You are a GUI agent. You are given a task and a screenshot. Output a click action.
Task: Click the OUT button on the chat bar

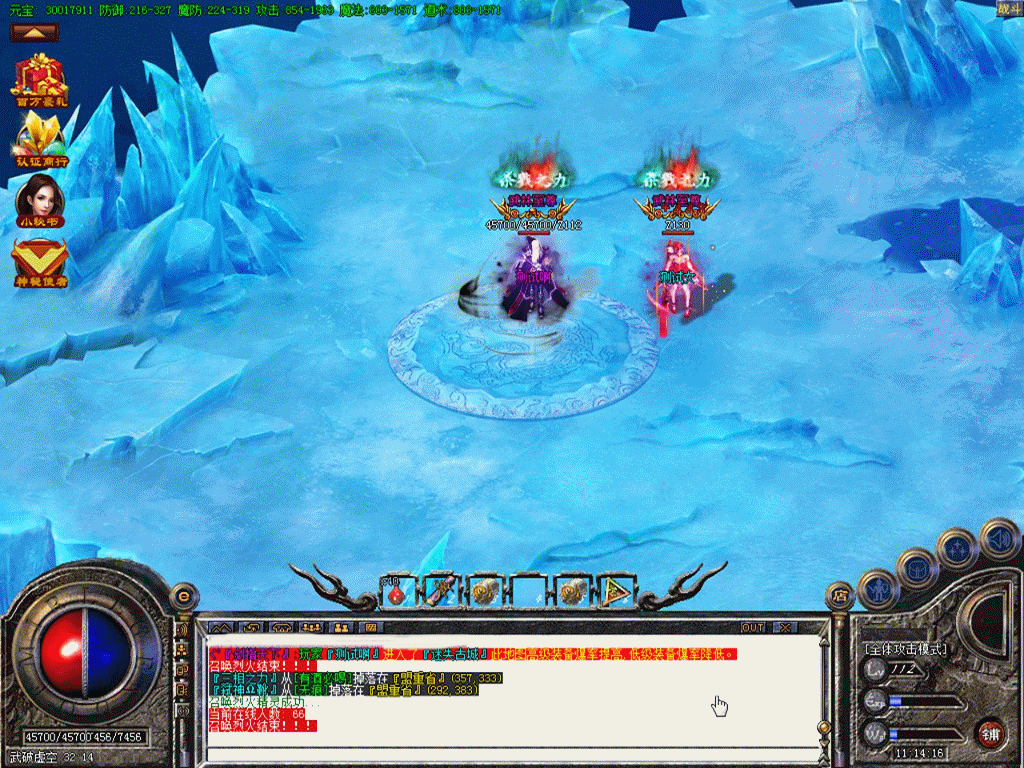coord(753,627)
